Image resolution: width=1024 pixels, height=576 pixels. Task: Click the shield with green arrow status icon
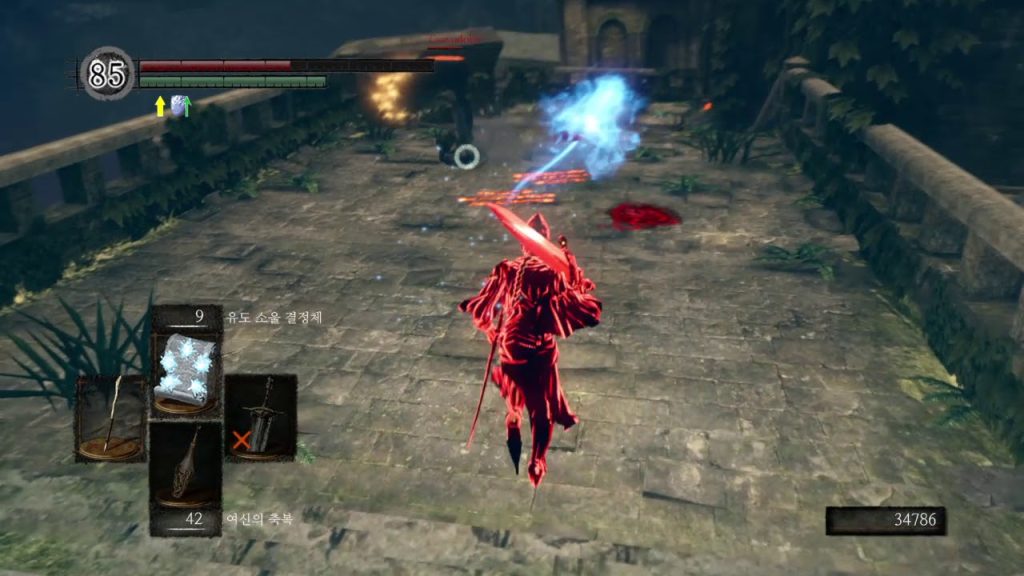coord(180,105)
